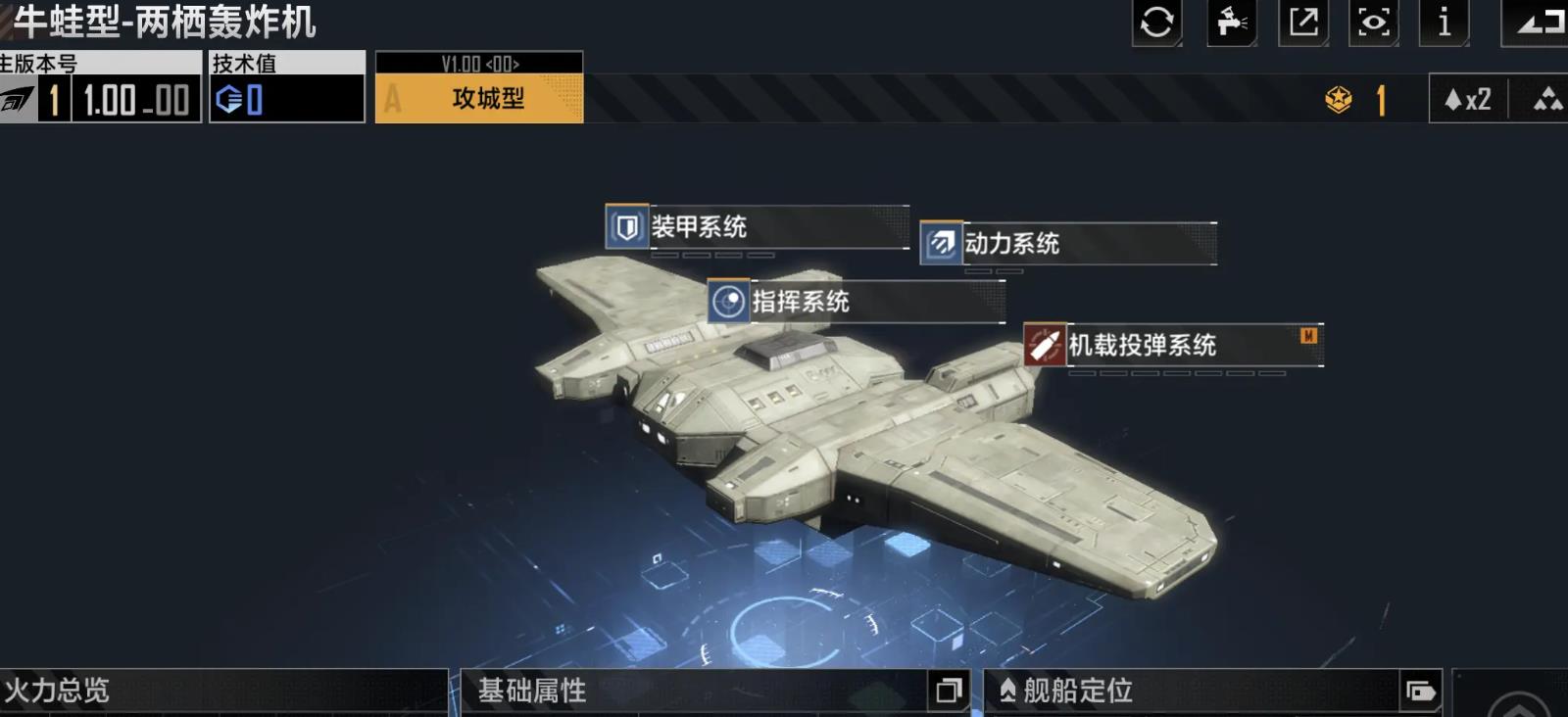
Task: Select the refresh/reset icon in top toolbar
Action: 1156,24
